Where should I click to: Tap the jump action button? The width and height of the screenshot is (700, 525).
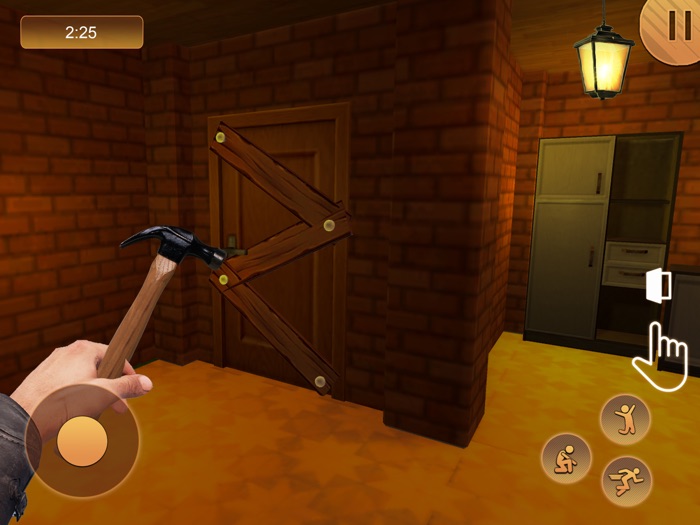[625, 419]
